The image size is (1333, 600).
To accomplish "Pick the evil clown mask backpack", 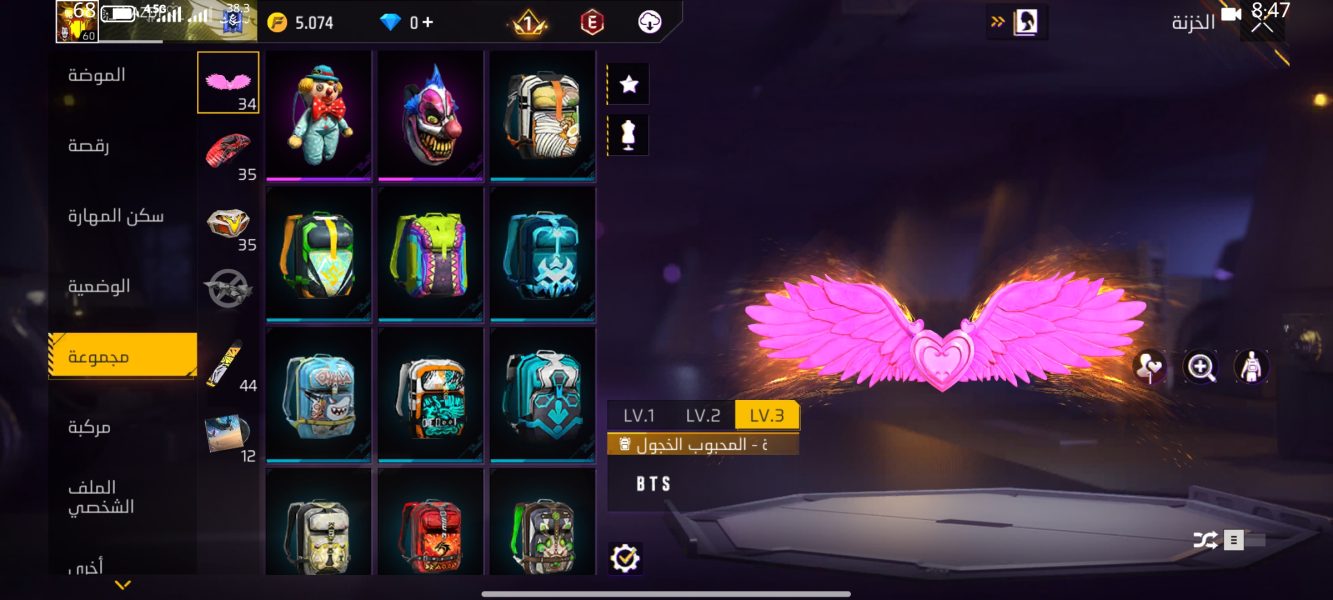I will 430,115.
